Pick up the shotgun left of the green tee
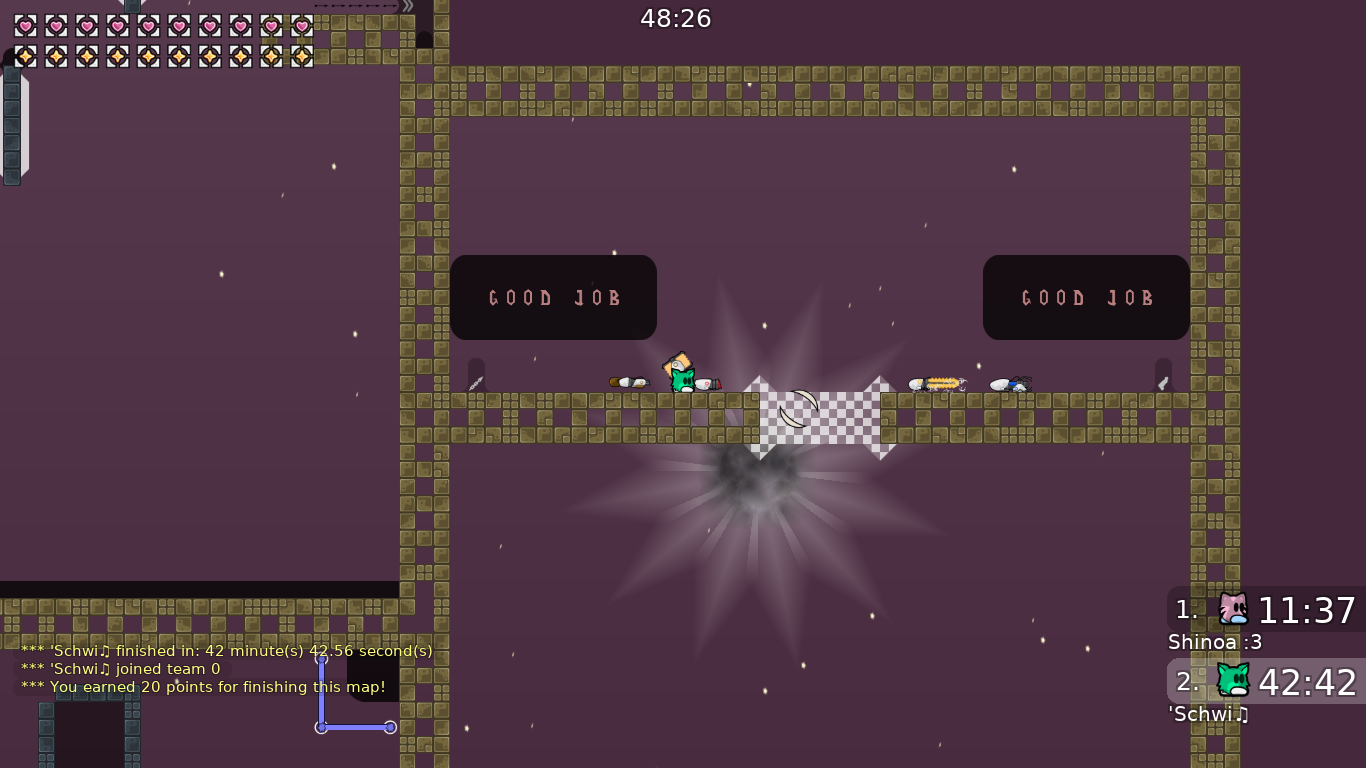This screenshot has width=1366, height=768. (628, 382)
